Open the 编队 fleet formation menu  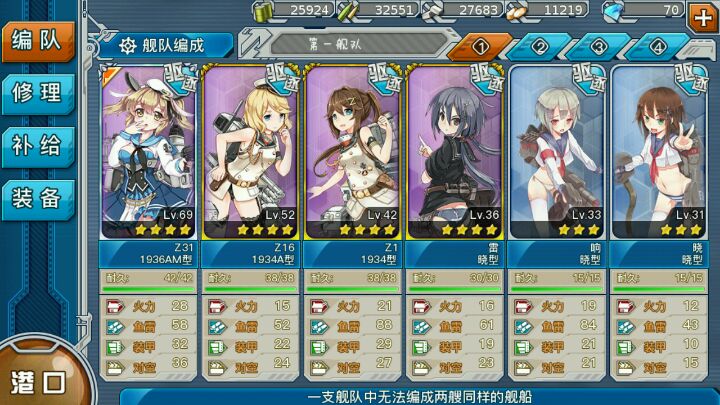[37, 42]
